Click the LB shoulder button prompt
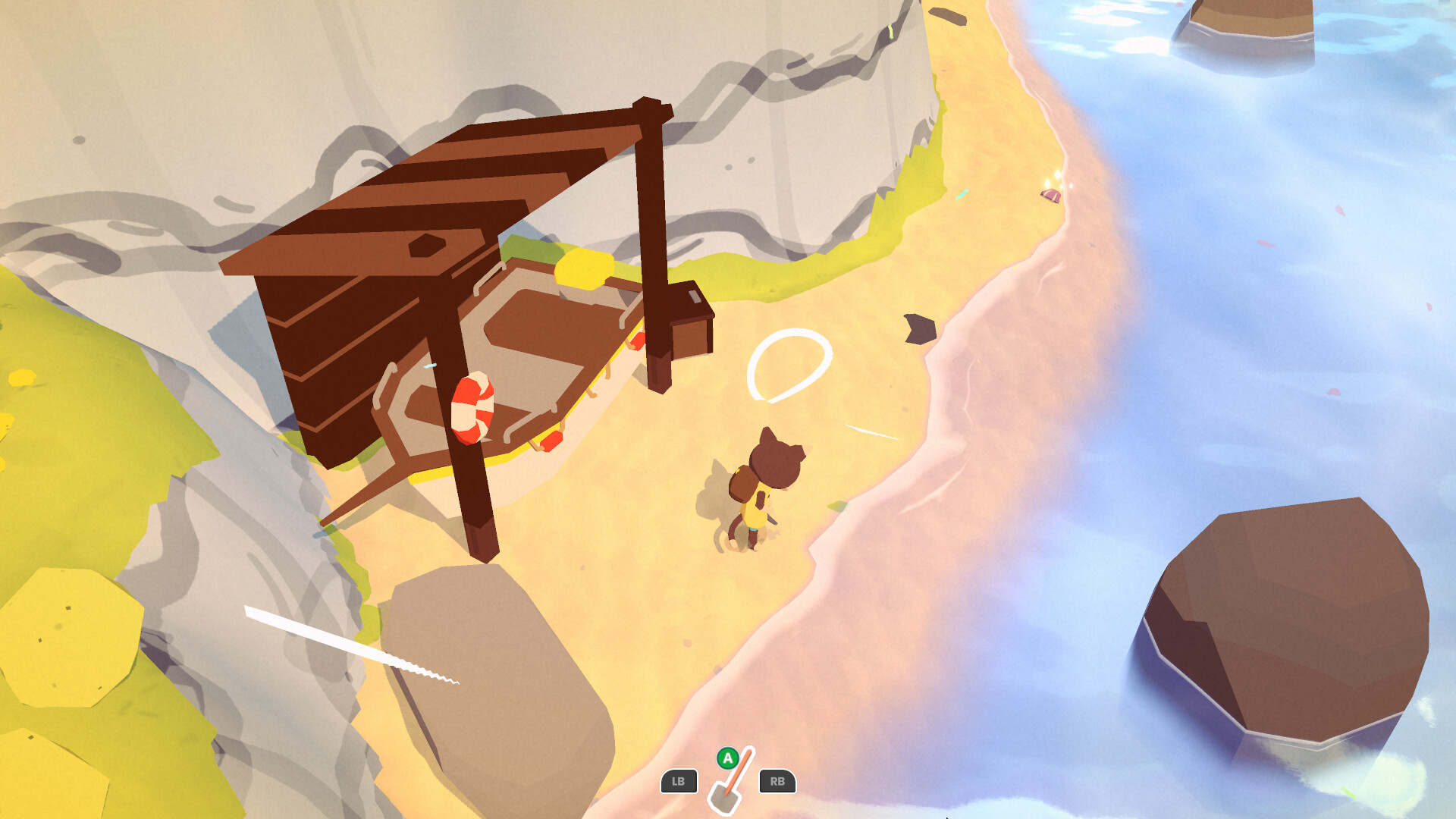Image resolution: width=1456 pixels, height=819 pixels. (679, 783)
